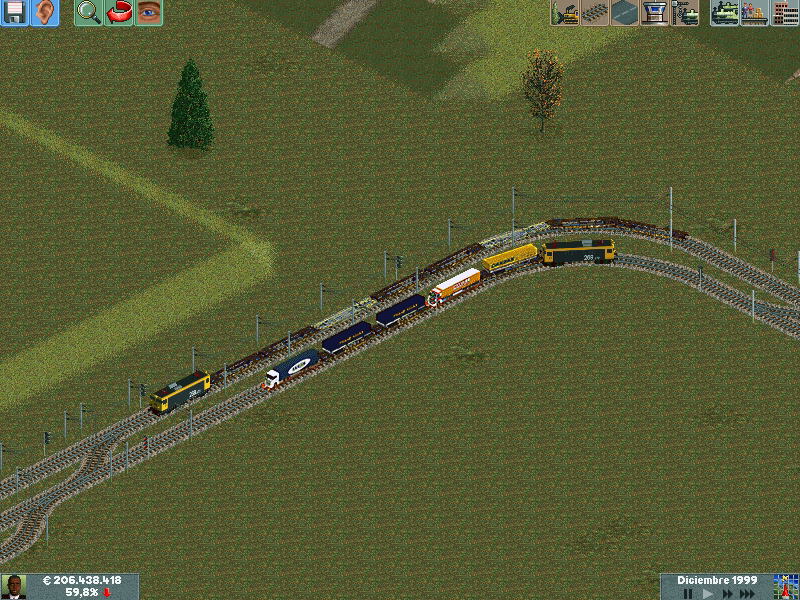The image size is (800, 600).
Task: Select the railway track construction tool
Action: pyautogui.click(x=595, y=13)
